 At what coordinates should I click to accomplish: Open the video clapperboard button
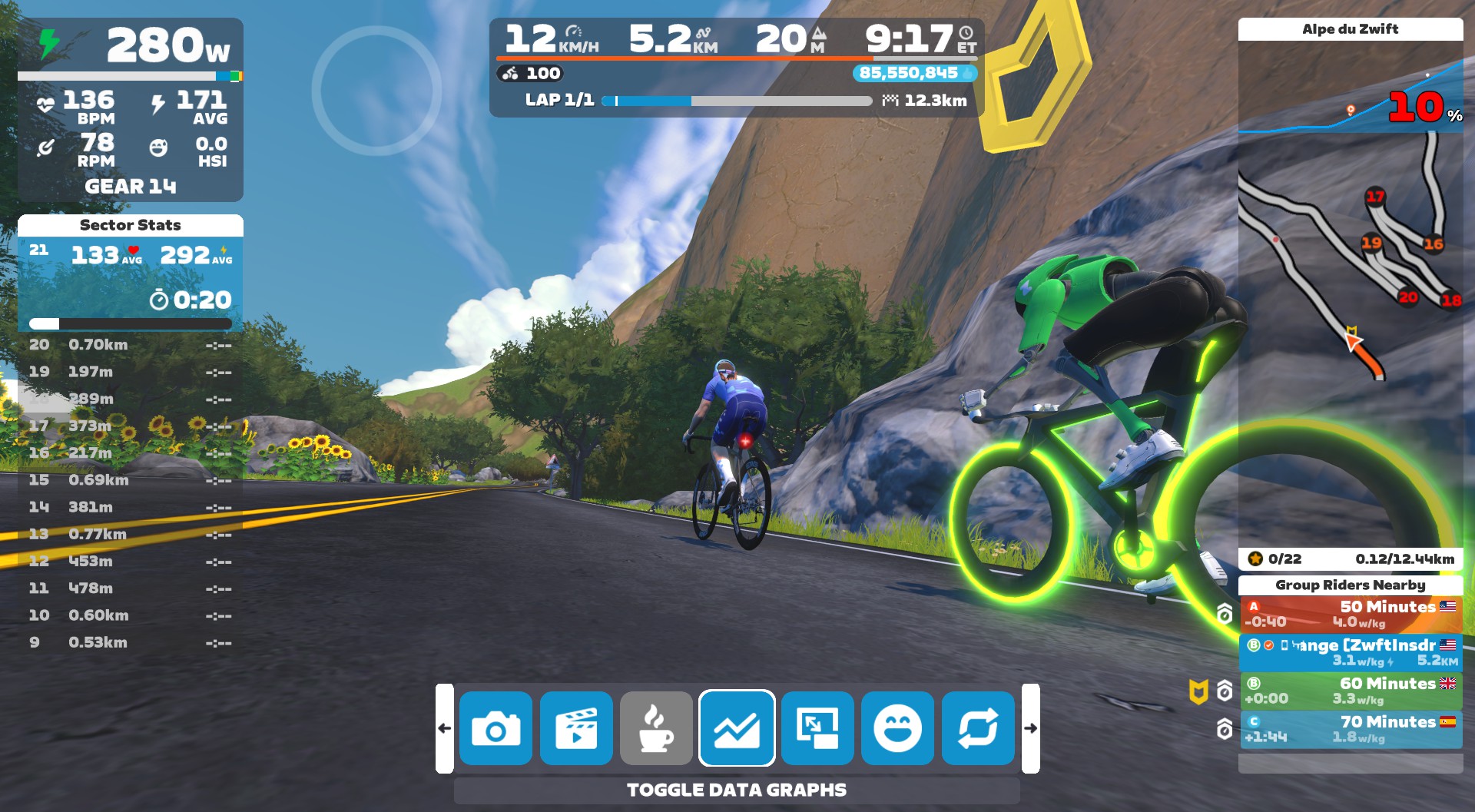[576, 728]
